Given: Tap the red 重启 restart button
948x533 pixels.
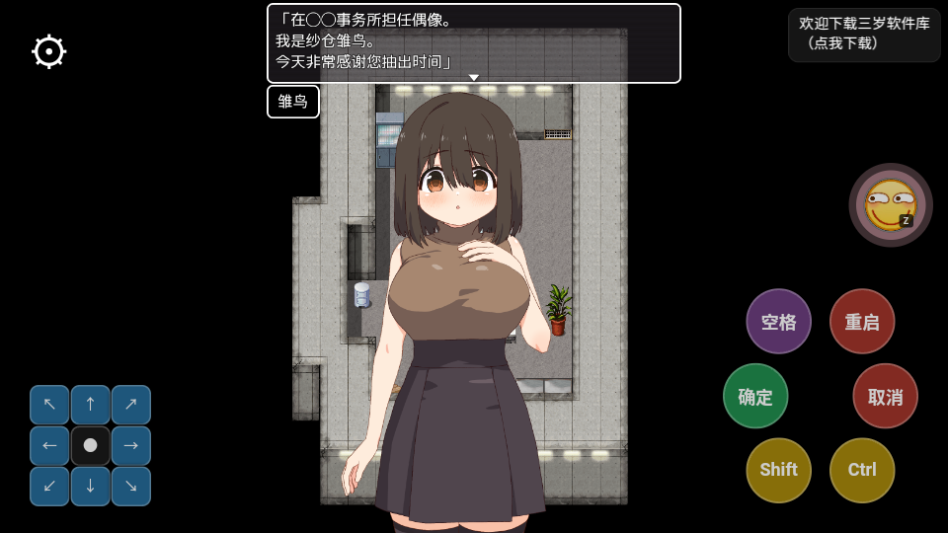Looking at the screenshot, I should pos(862,322).
